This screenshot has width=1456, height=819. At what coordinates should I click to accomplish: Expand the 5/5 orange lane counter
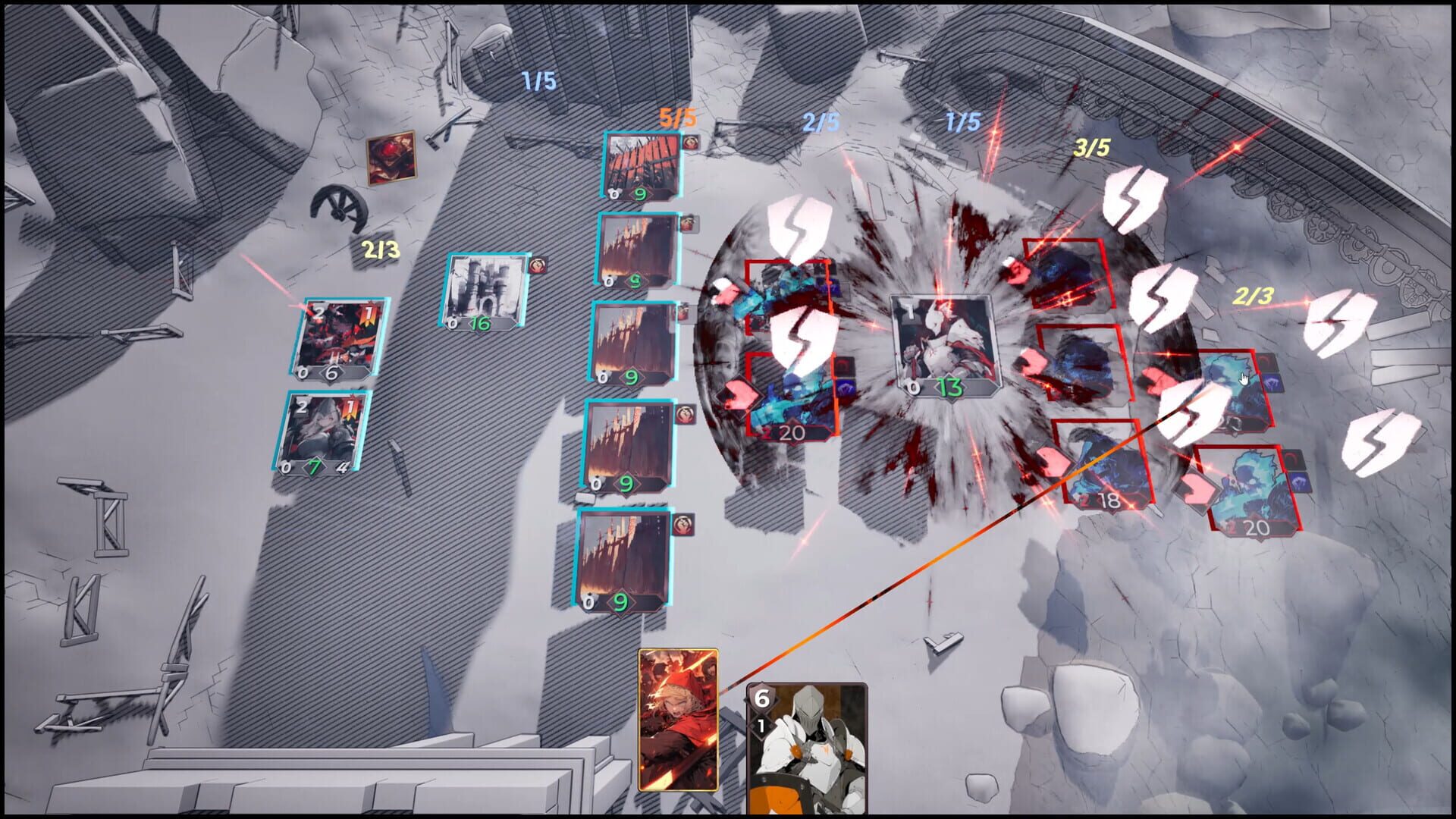click(x=677, y=116)
